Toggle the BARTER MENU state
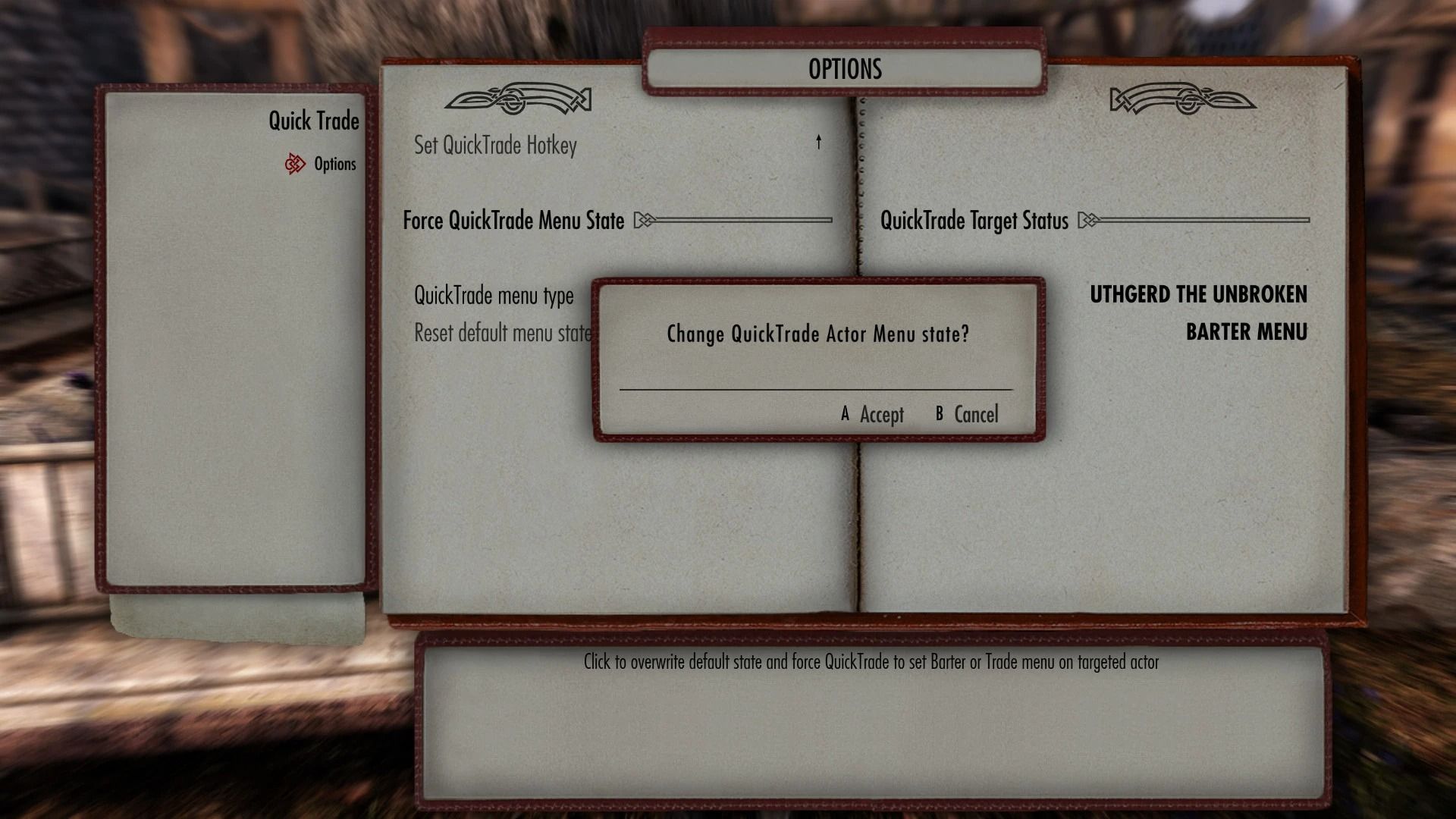Image resolution: width=1456 pixels, height=819 pixels. [1247, 331]
